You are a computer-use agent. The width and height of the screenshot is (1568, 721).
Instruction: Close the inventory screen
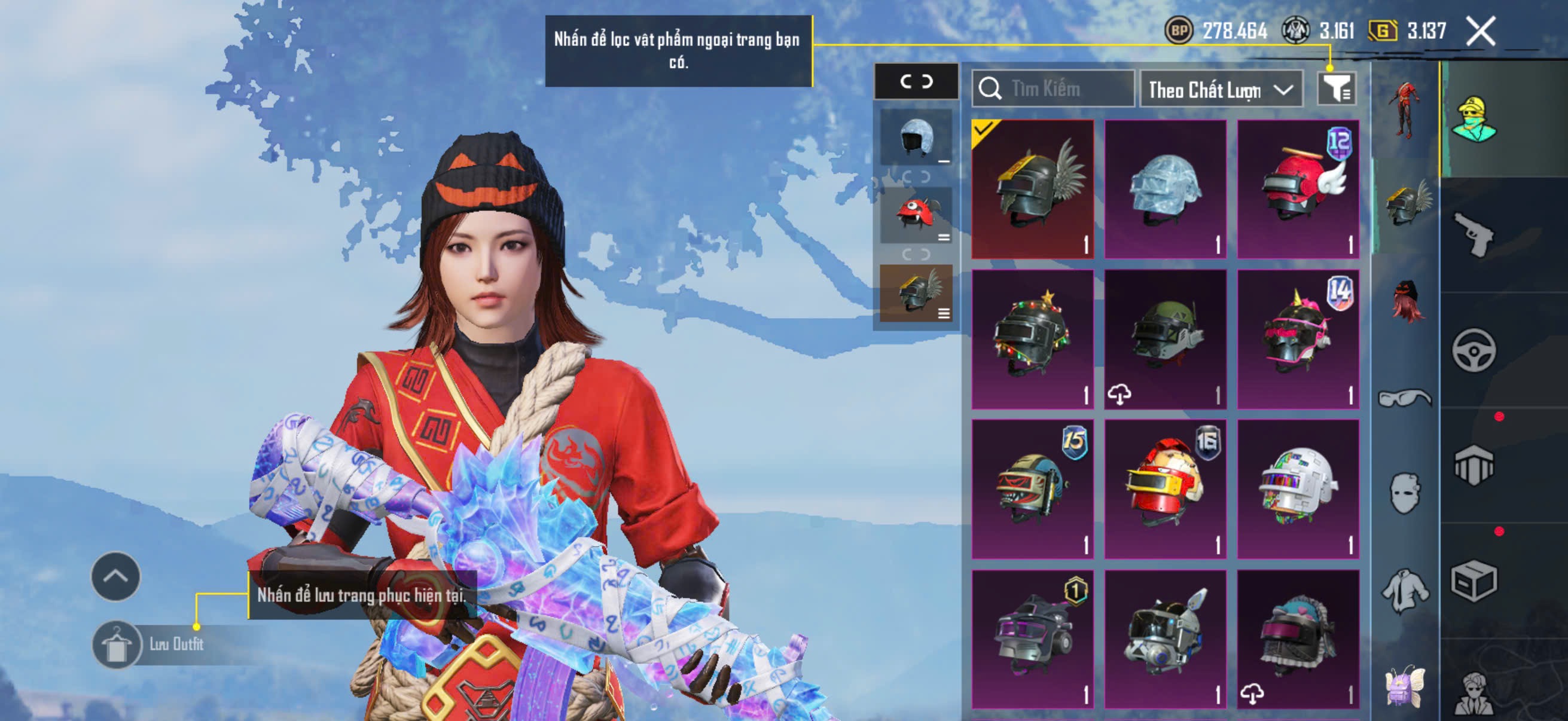tap(1479, 31)
